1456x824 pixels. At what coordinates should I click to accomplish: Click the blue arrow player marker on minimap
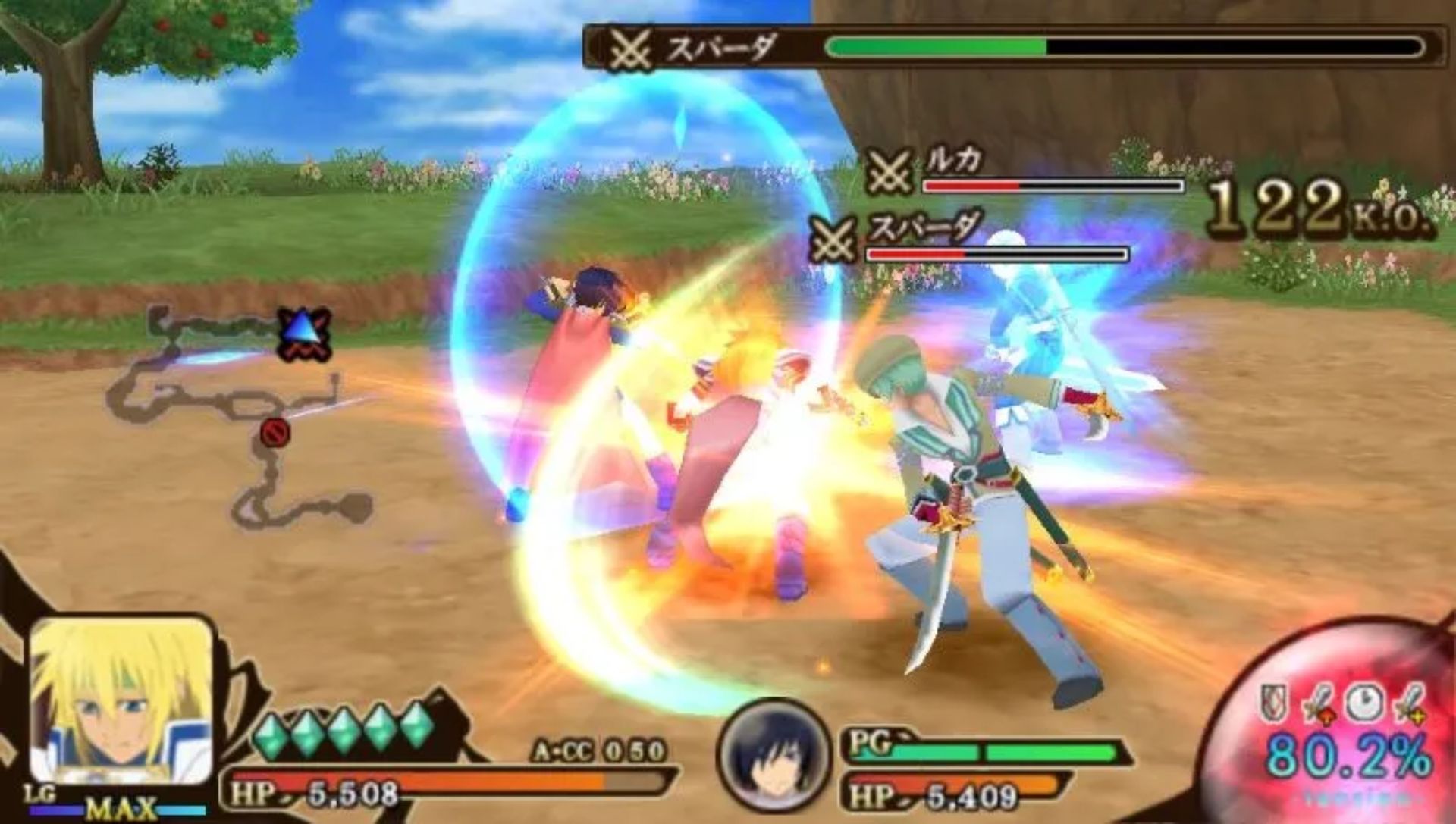click(x=303, y=333)
